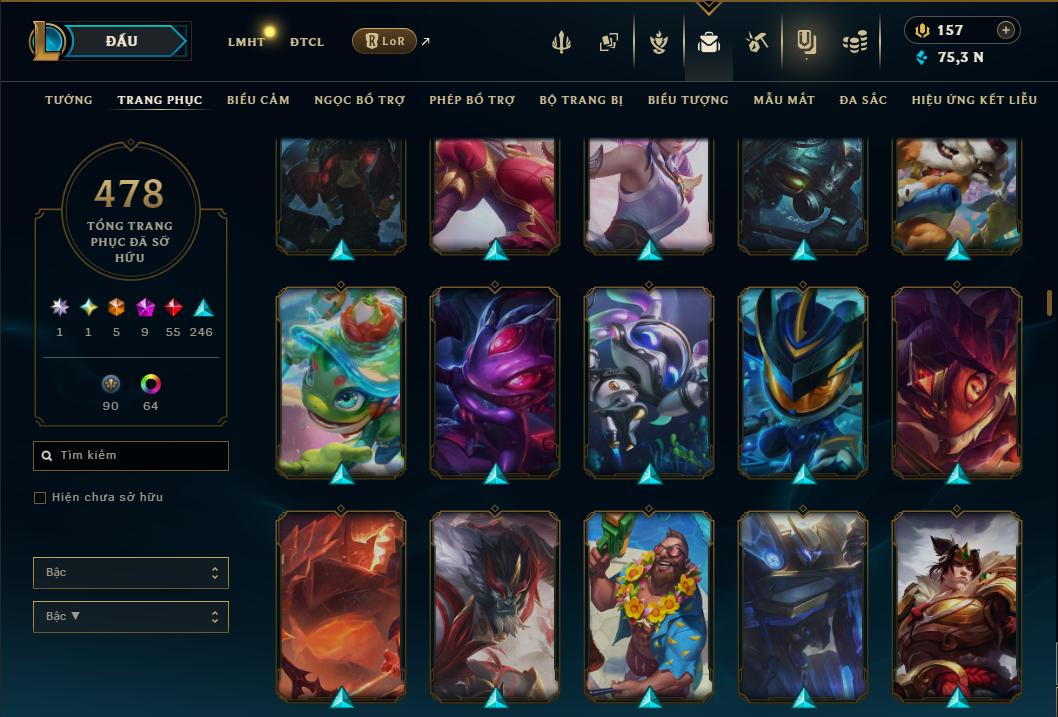
Task: Go to the BỘ TRANG BỊ tab
Action: tap(581, 100)
